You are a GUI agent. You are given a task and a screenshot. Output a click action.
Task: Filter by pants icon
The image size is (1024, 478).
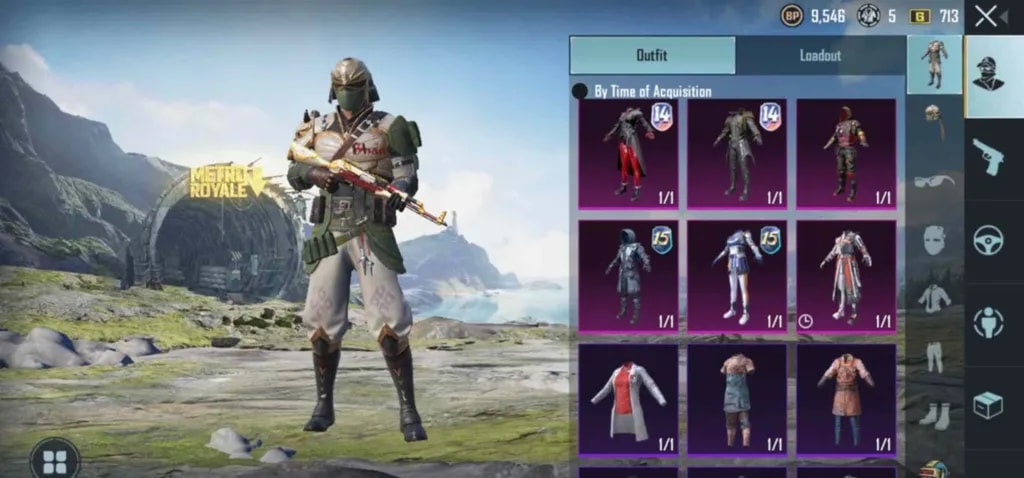tap(934, 355)
